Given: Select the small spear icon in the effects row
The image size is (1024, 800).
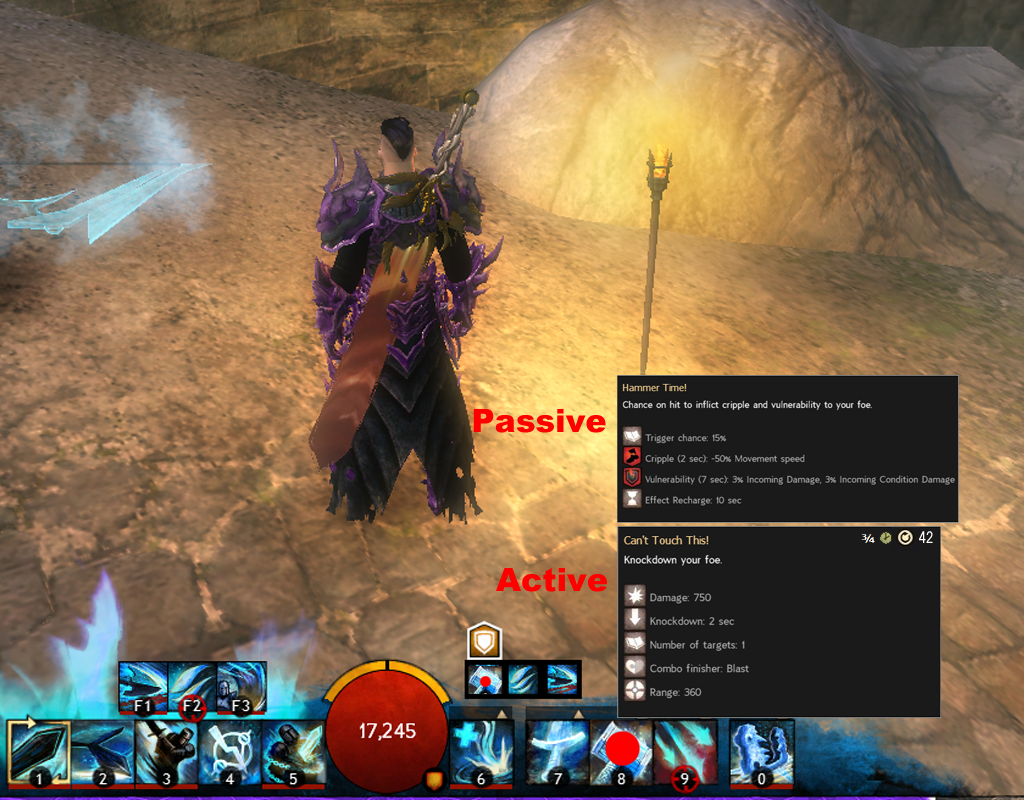Looking at the screenshot, I should [x=563, y=678].
